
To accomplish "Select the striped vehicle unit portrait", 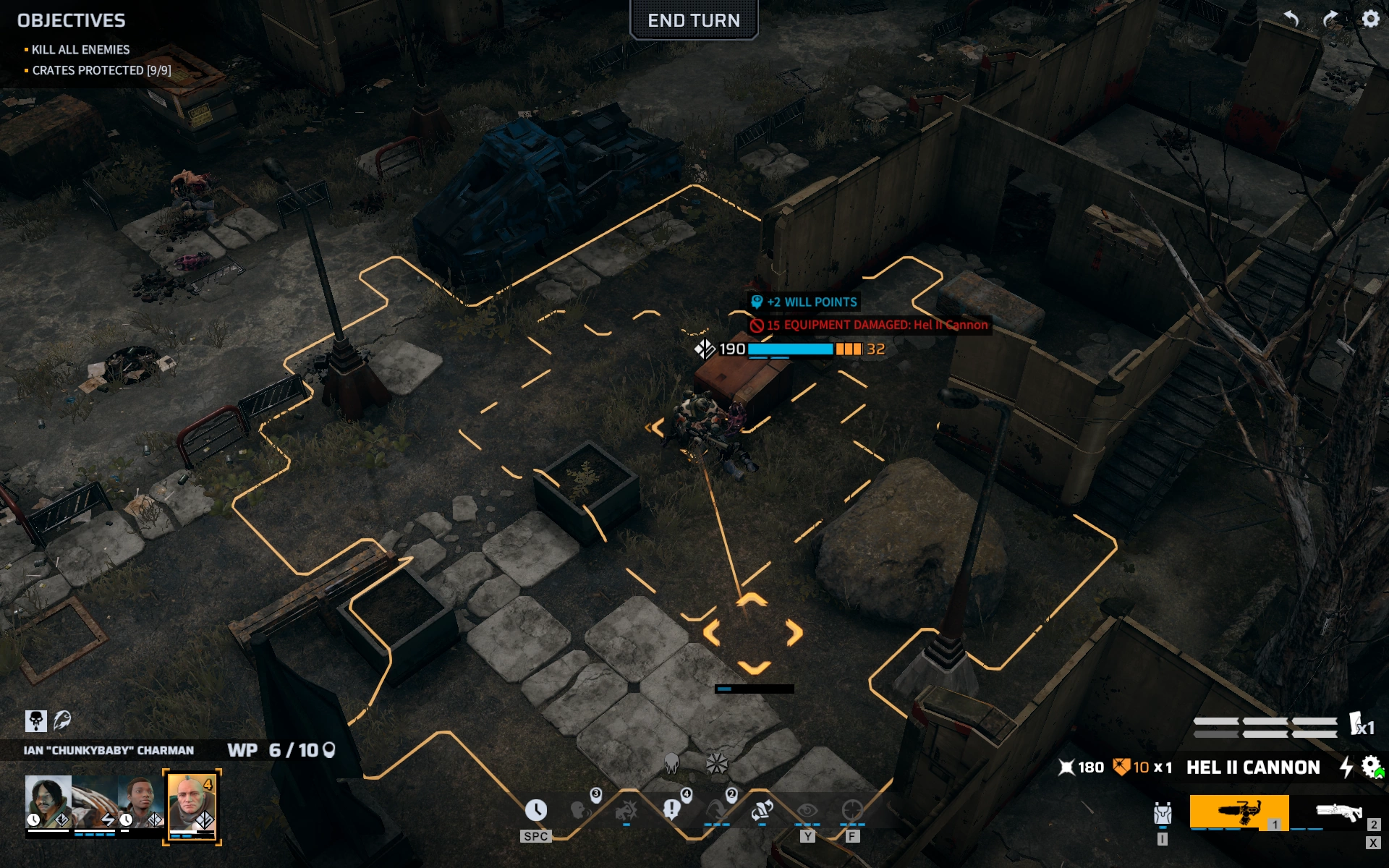I will [x=95, y=801].
